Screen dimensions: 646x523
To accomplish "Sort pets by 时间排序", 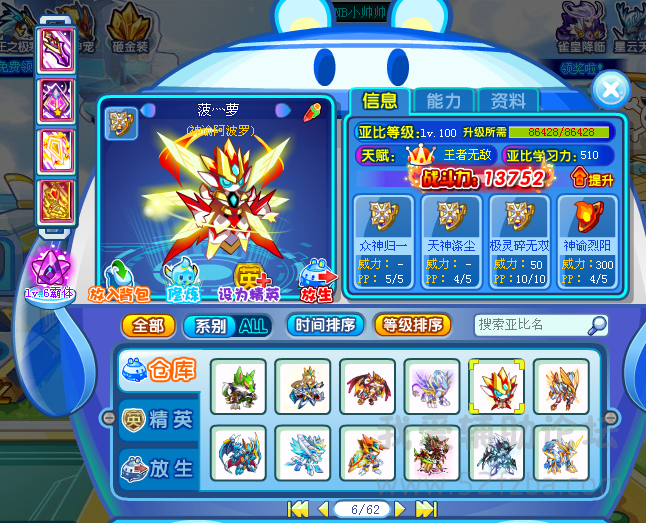I will click(x=324, y=326).
